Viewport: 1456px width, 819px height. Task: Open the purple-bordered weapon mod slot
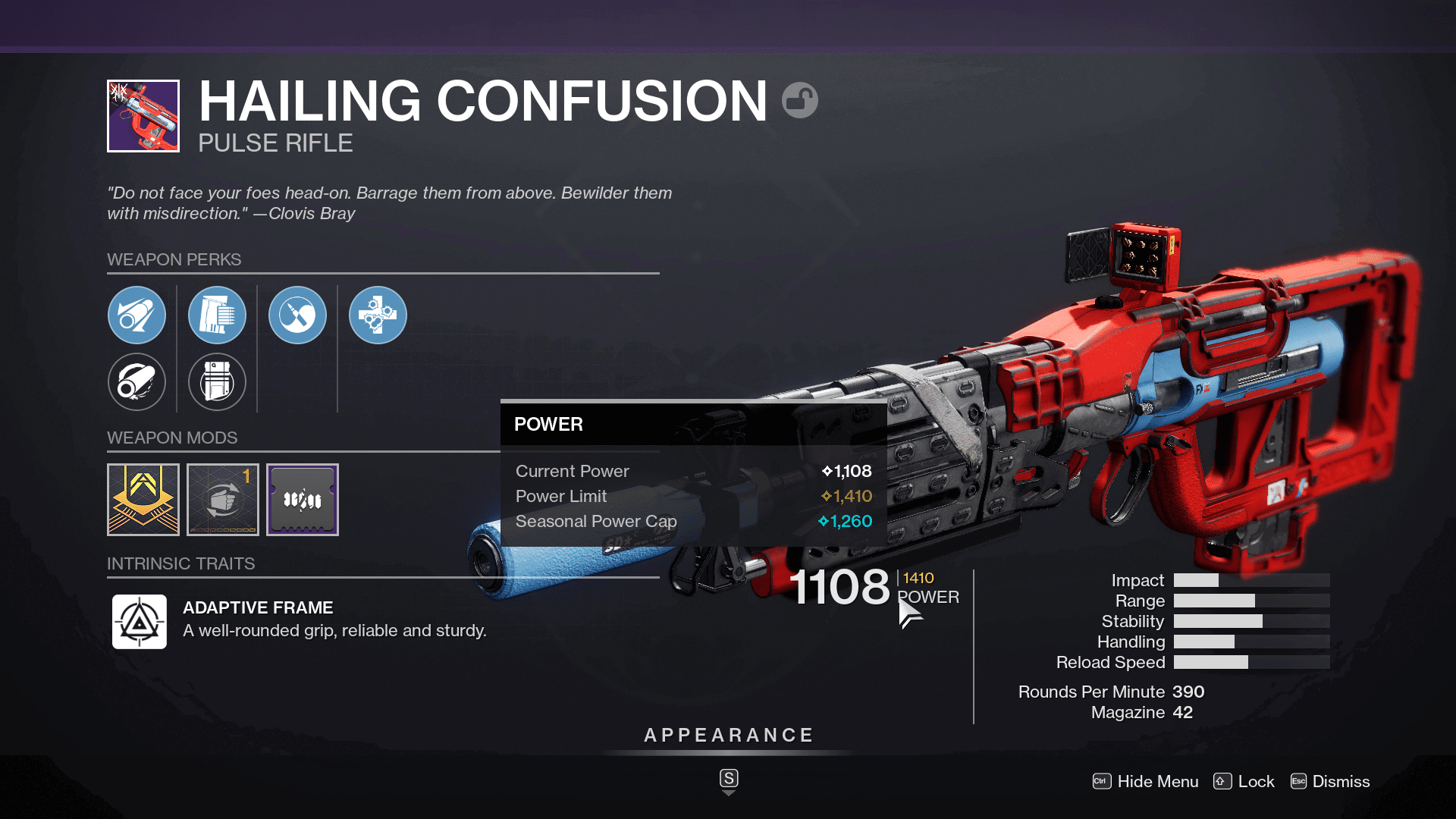(x=303, y=500)
